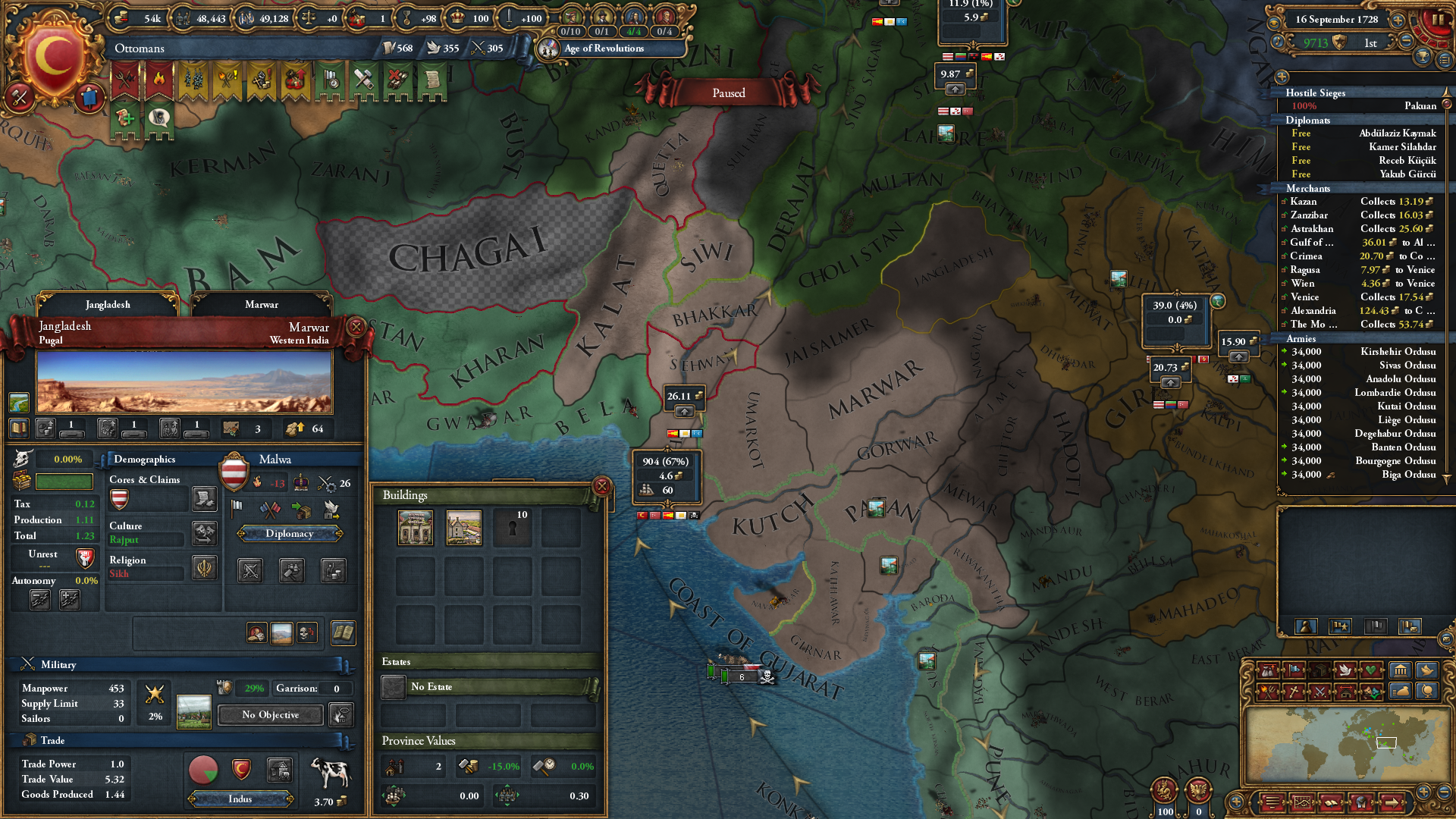This screenshot has width=1456, height=819.
Task: Expand the Diplomacy section for Malwa
Action: point(290,533)
